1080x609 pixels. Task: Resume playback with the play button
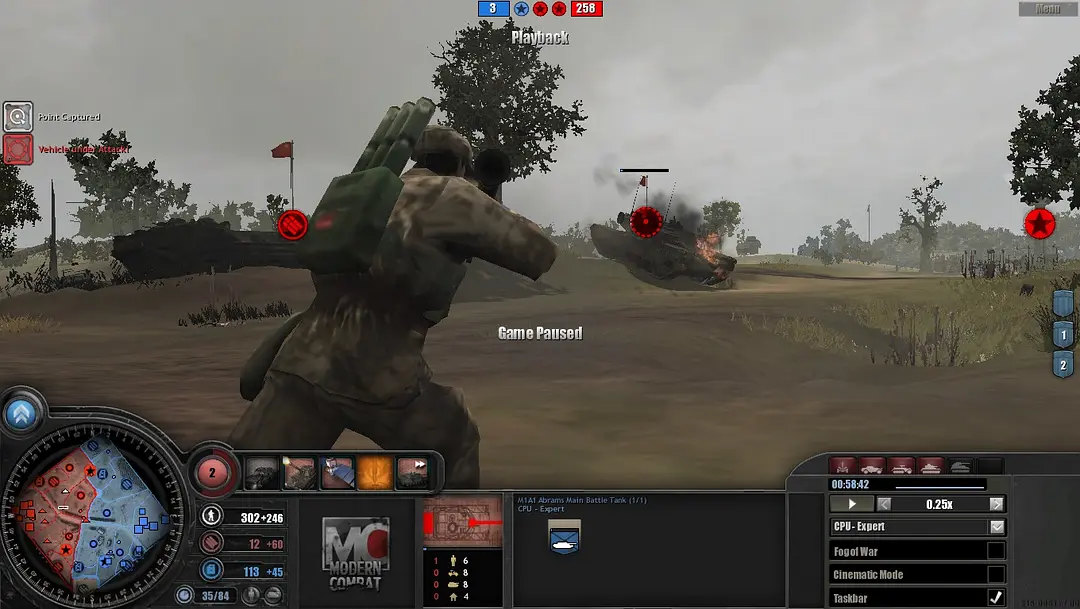click(852, 504)
